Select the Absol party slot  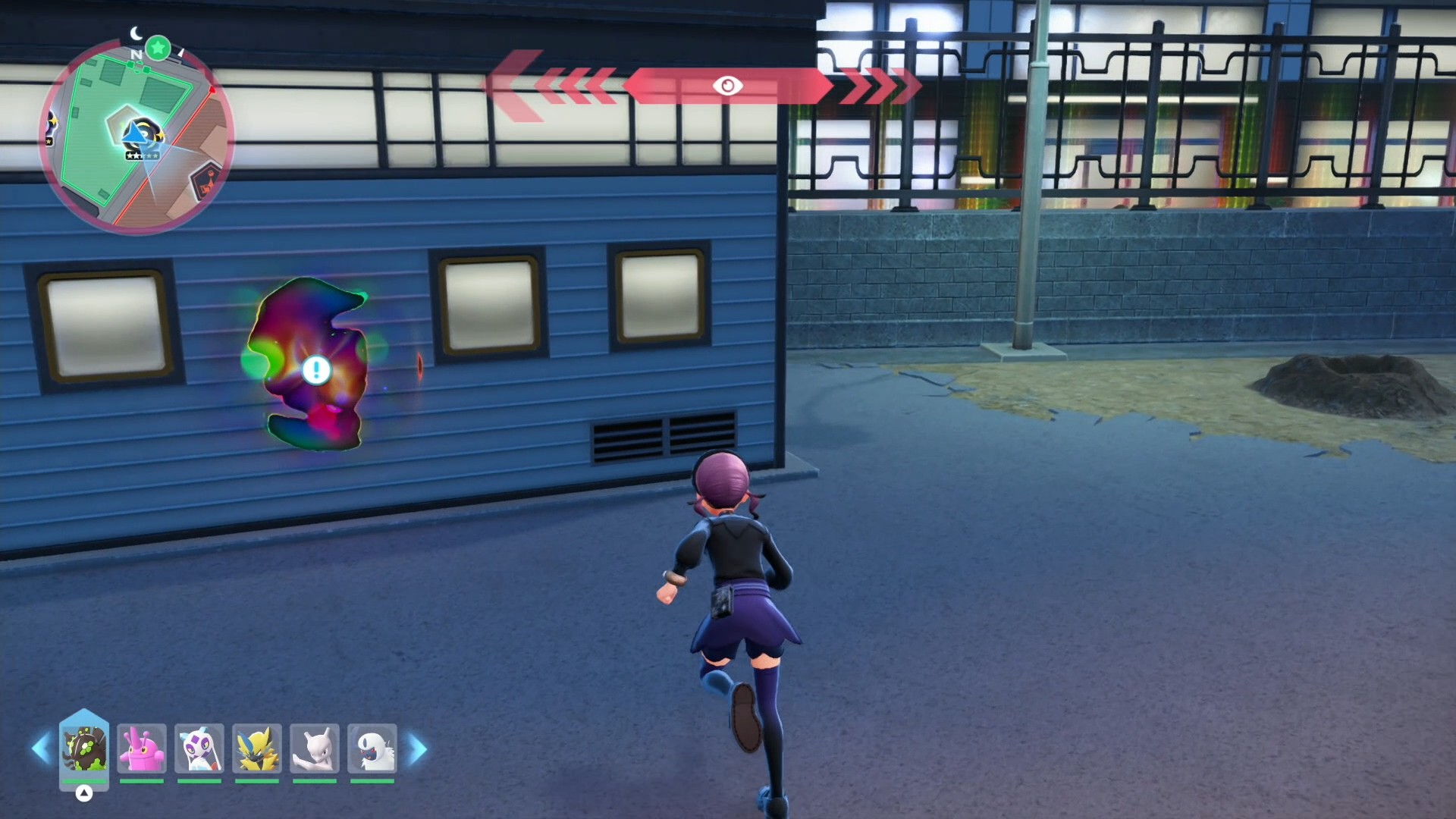point(372,748)
